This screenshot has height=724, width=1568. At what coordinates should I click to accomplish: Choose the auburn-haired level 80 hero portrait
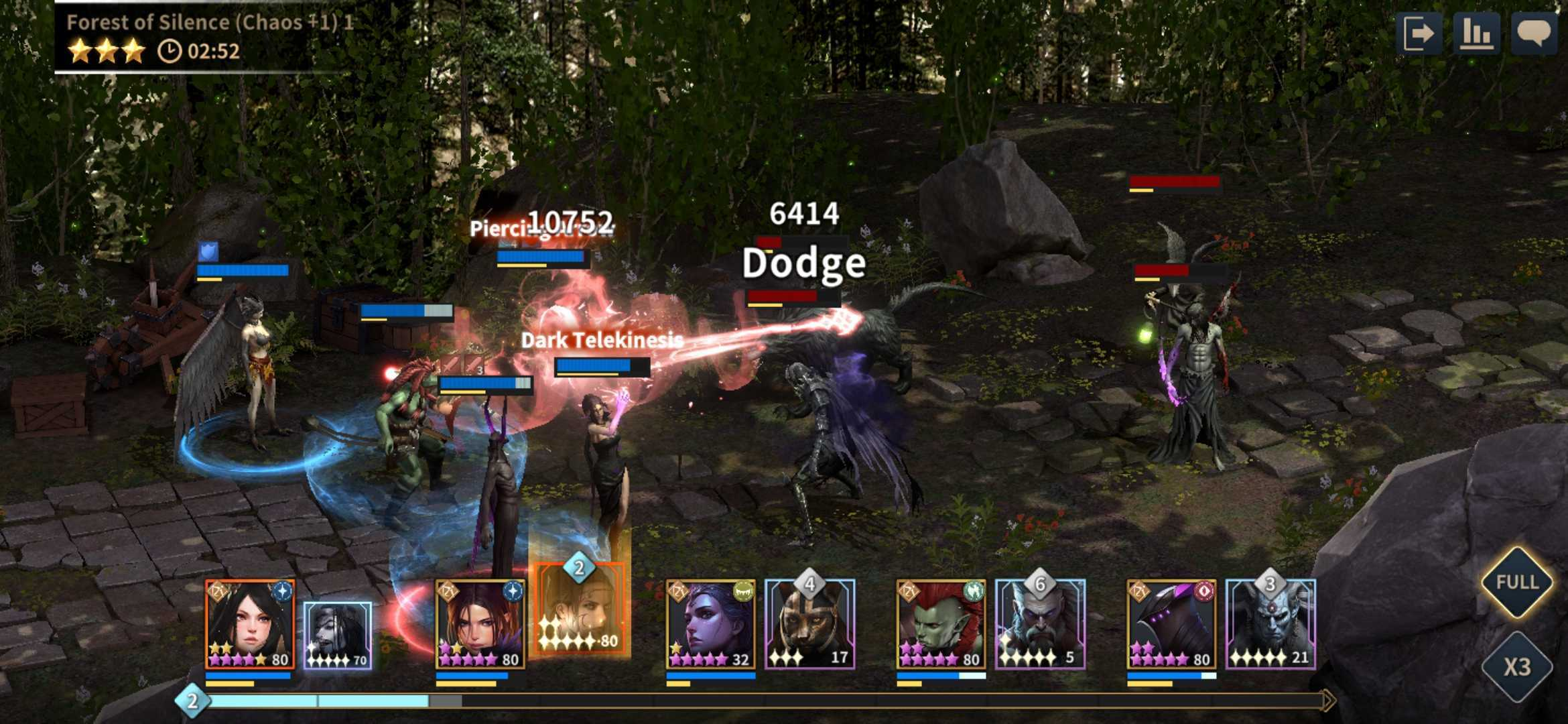480,625
